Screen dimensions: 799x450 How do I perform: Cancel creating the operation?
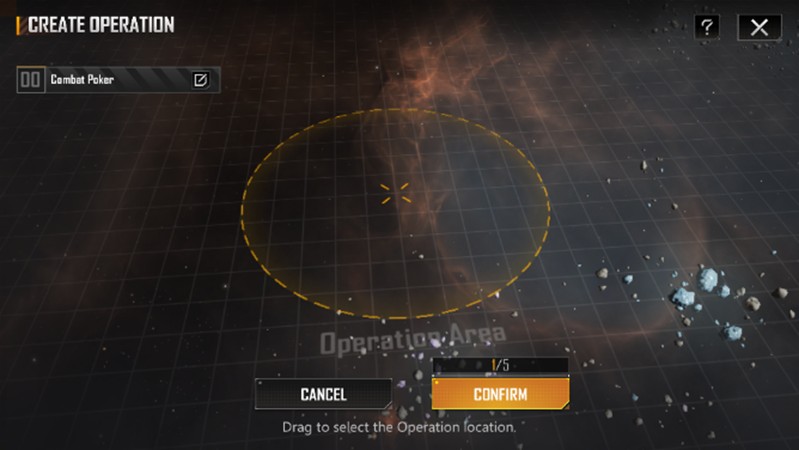(323, 394)
